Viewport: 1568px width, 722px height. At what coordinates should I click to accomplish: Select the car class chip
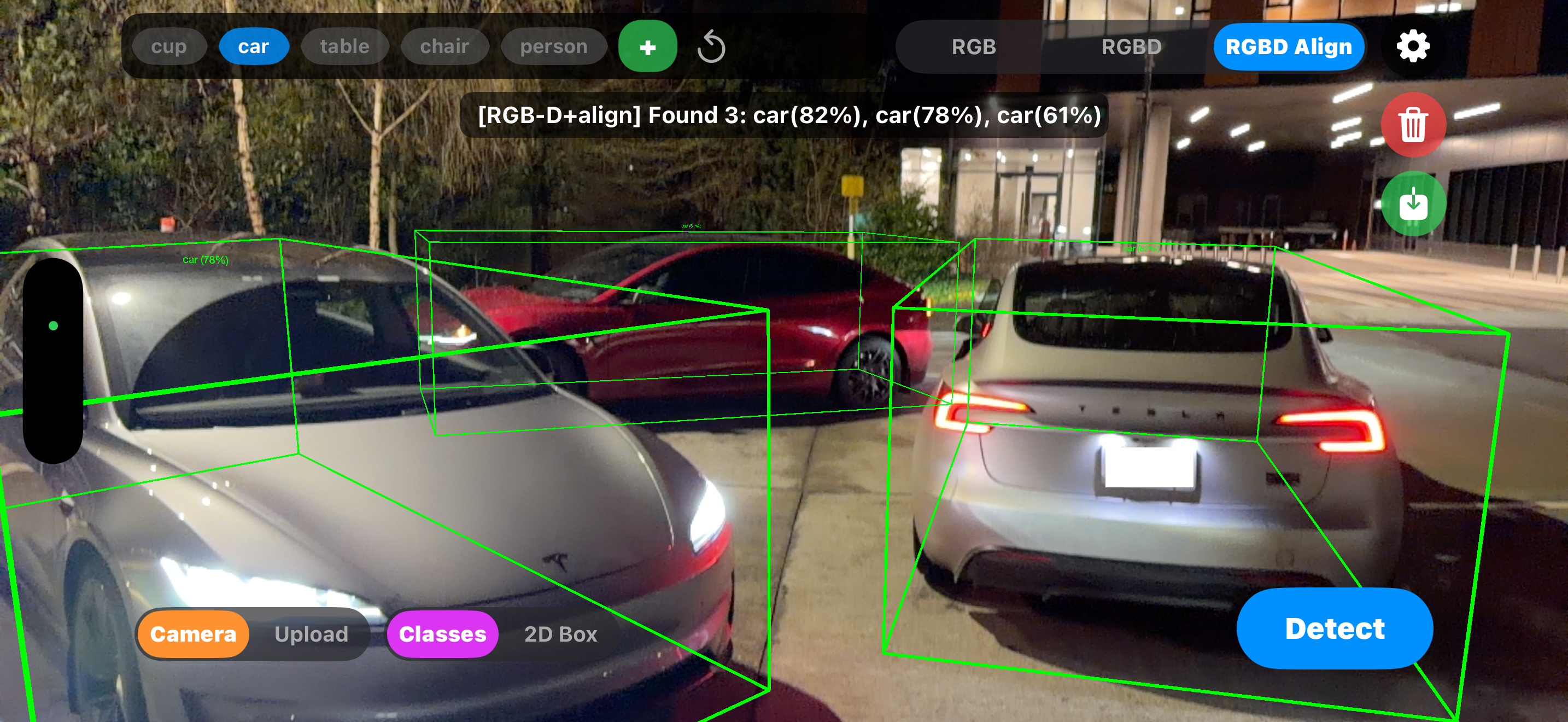pos(254,46)
